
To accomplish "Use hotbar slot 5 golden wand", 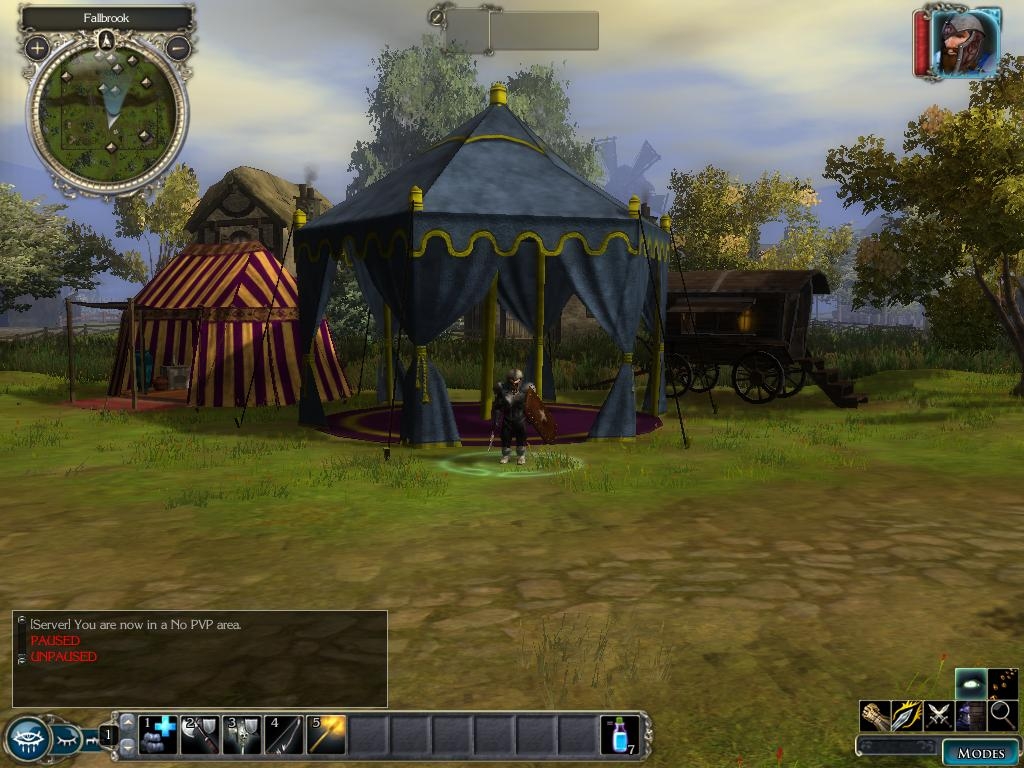I will coord(326,735).
